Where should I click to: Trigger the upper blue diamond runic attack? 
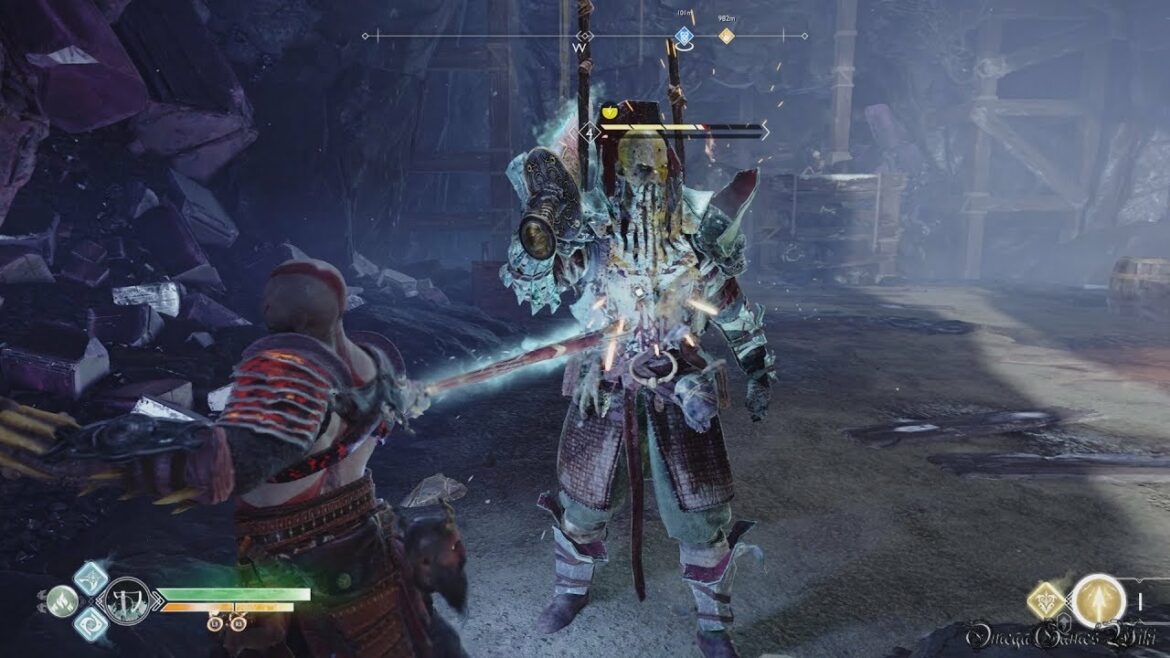click(91, 577)
